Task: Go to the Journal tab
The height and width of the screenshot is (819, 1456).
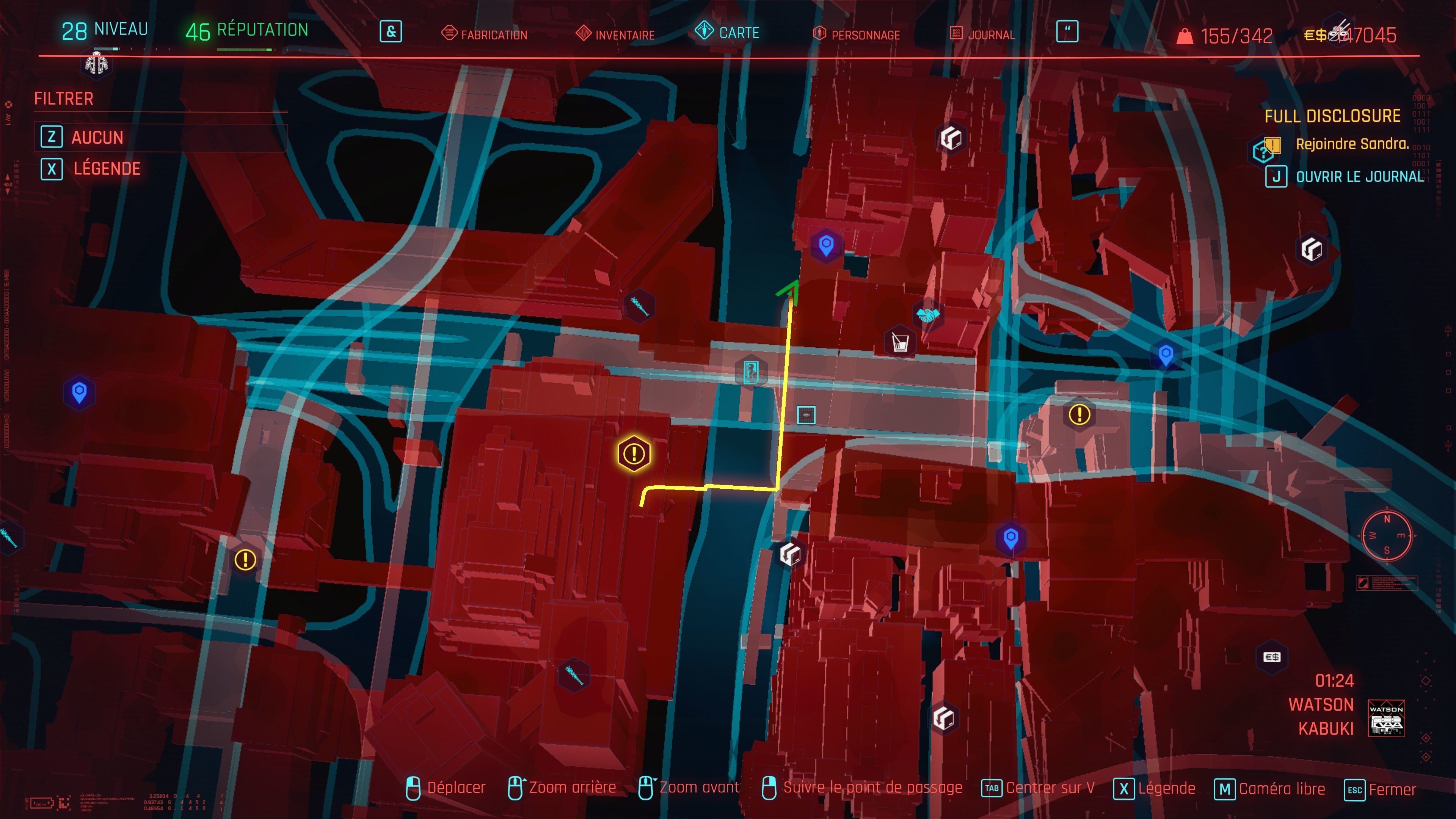Action: pos(983,35)
